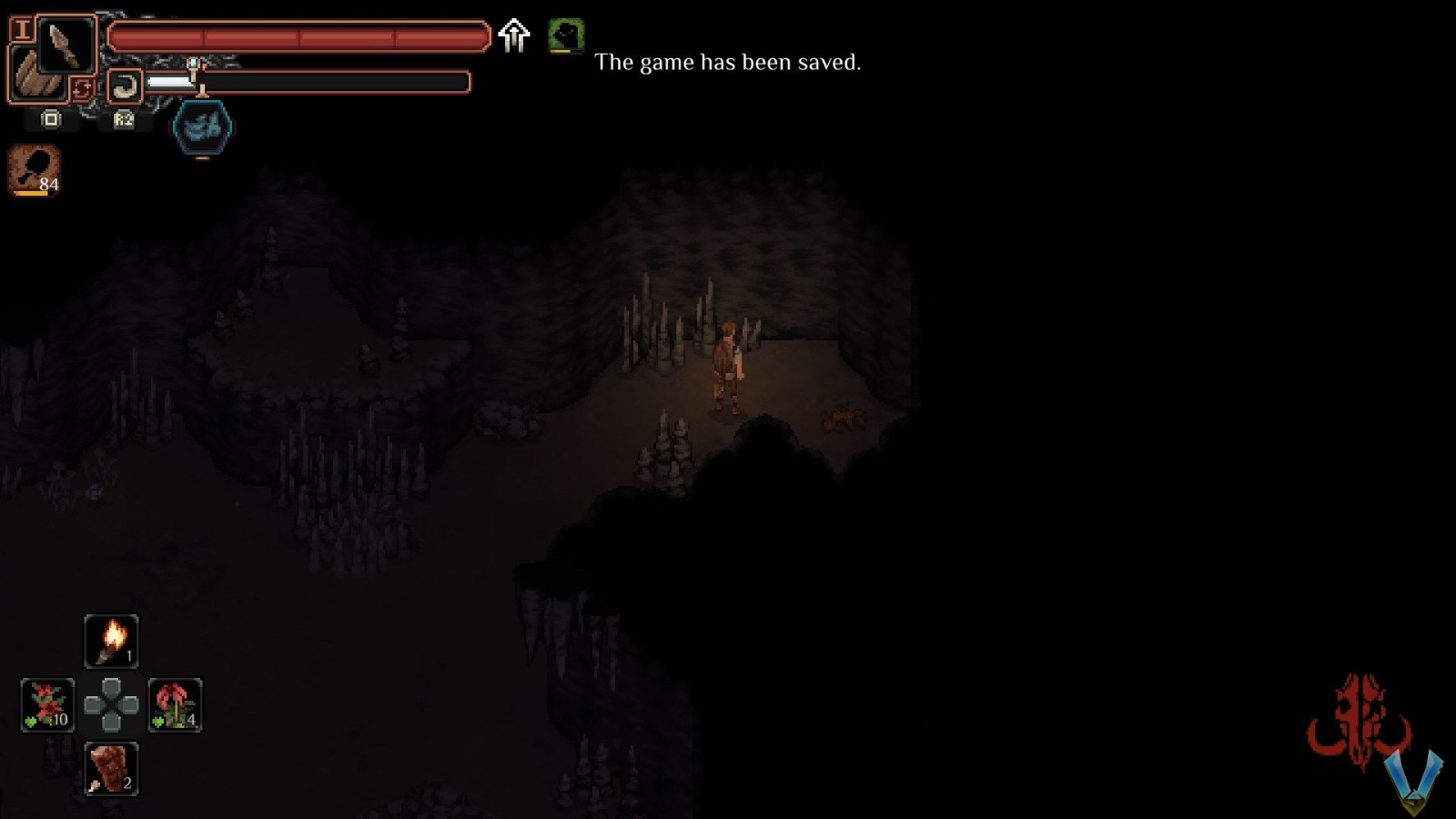This screenshot has width=1456, height=819.
Task: Dismiss the 'game has been saved' message
Action: tap(728, 63)
